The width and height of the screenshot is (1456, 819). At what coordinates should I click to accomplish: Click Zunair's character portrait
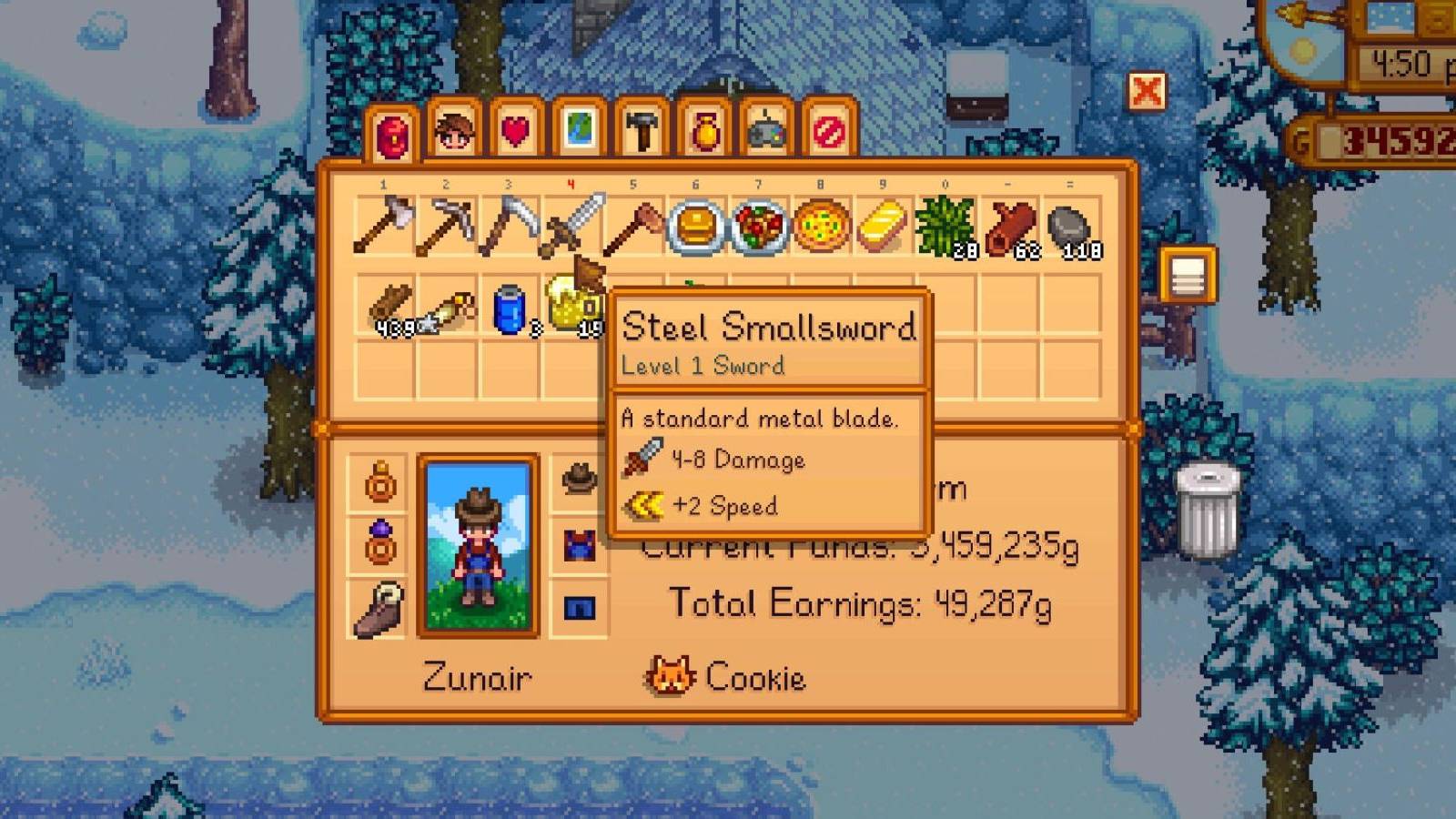(478, 546)
